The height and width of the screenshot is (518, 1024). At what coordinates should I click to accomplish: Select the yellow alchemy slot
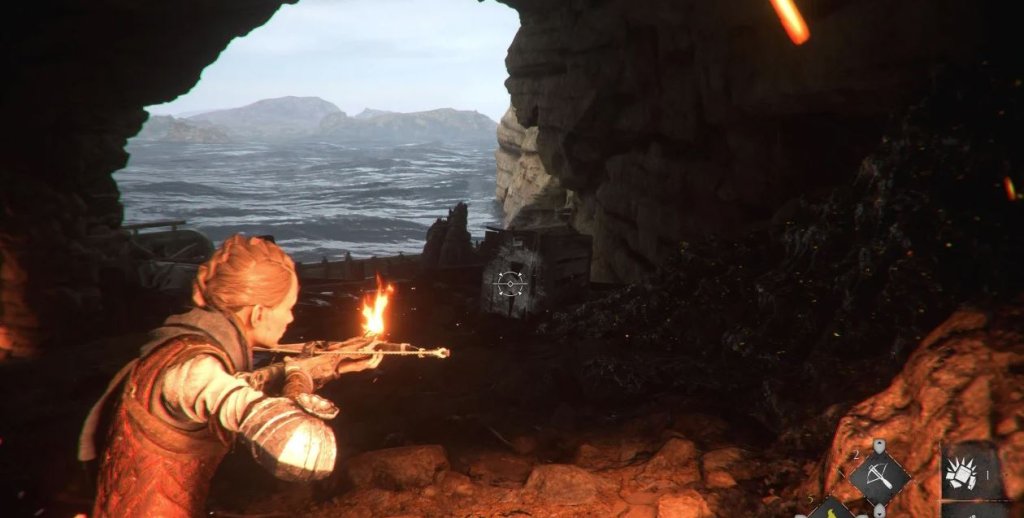(832, 510)
